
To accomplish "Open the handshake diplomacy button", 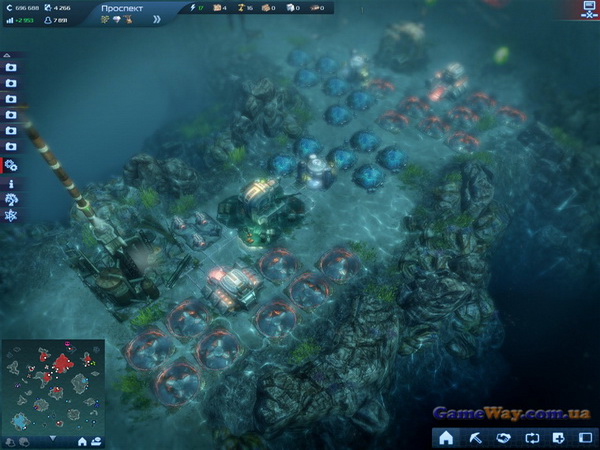I will click(x=503, y=437).
